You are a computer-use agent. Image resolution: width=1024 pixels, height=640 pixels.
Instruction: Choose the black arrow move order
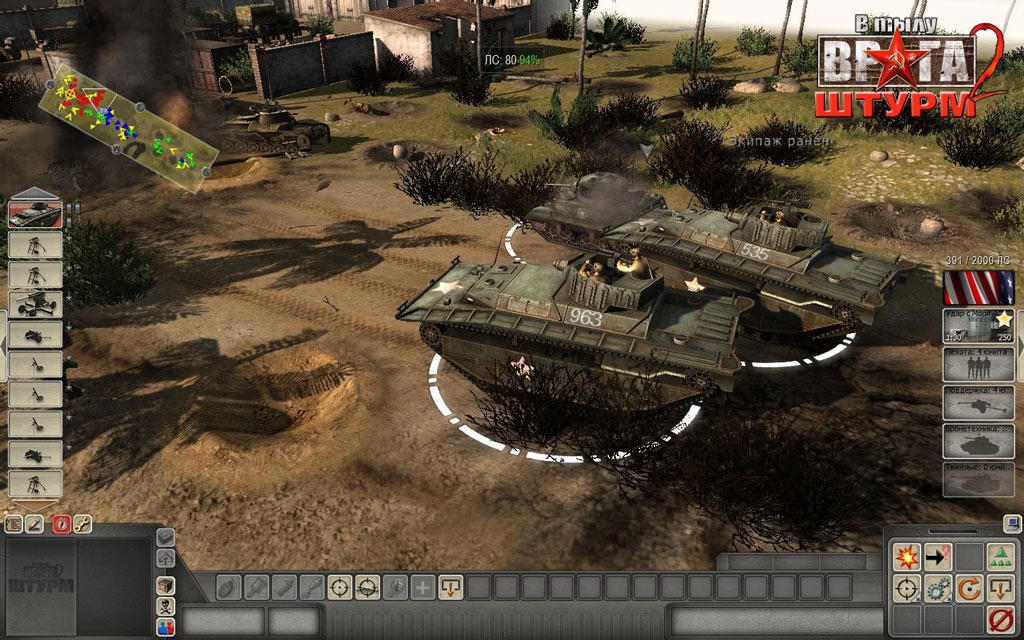click(x=938, y=556)
